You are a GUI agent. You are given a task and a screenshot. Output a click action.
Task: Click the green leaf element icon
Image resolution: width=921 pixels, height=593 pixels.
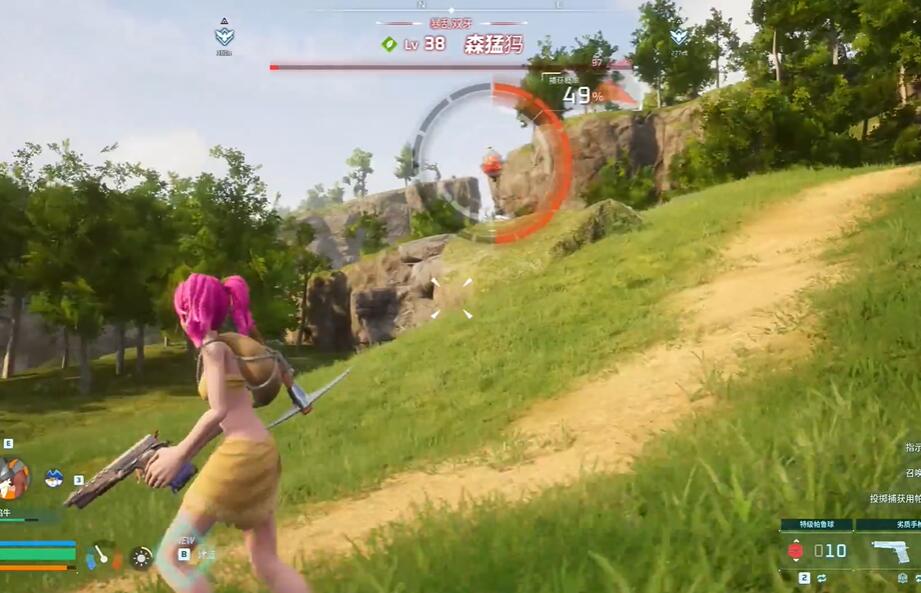click(x=389, y=44)
